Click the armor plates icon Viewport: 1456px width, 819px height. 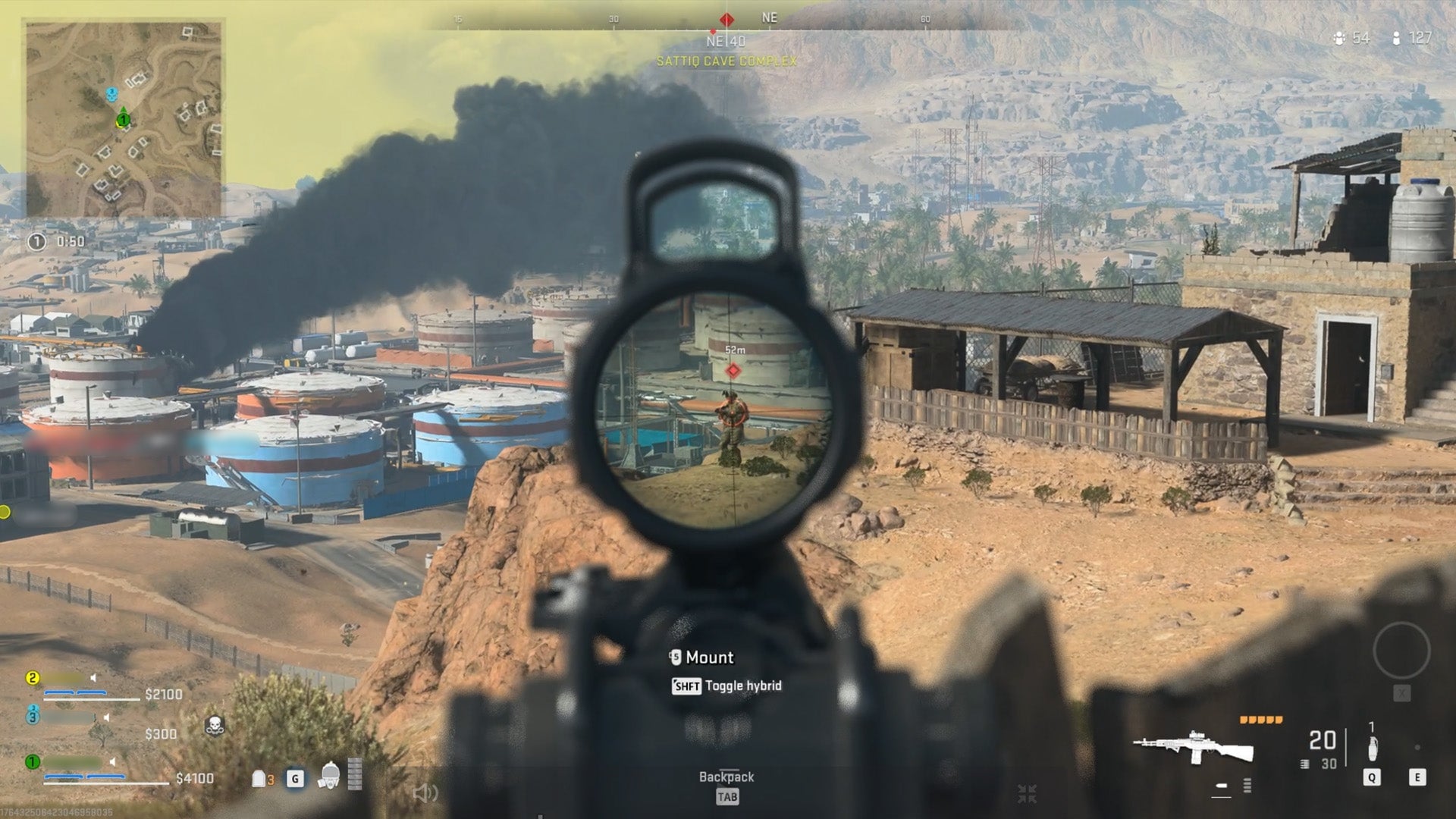point(258,779)
